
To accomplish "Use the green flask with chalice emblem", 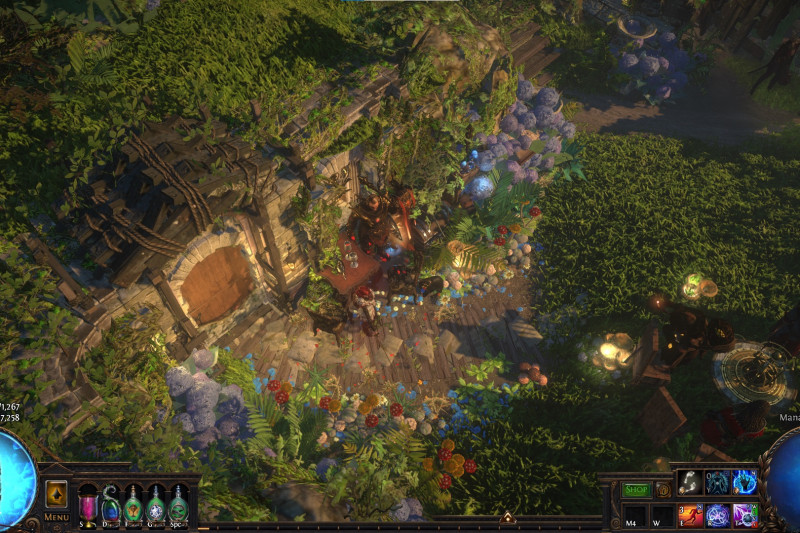I will click(x=133, y=502).
